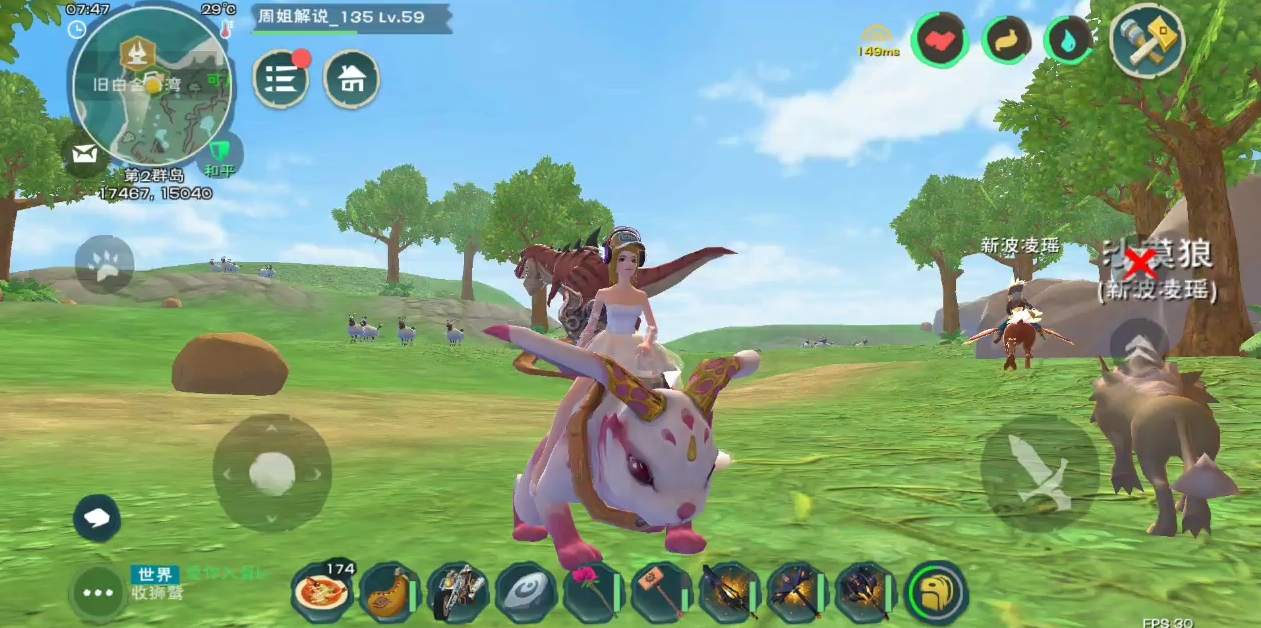Select the orange gourd water flask slot

(x=390, y=592)
